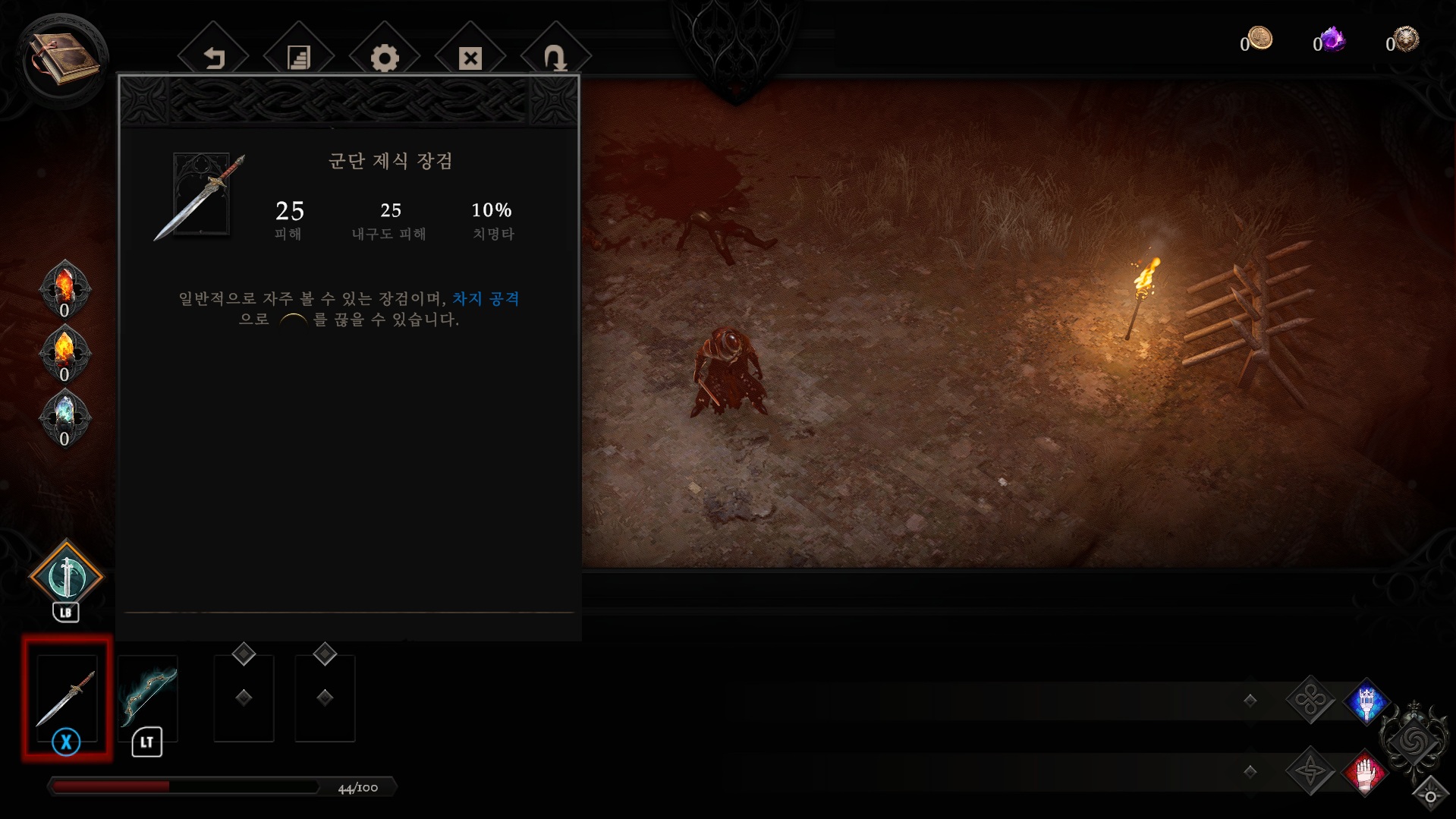This screenshot has height=819, width=1456.
Task: Select the spectral bow weapon slot
Action: (x=148, y=697)
